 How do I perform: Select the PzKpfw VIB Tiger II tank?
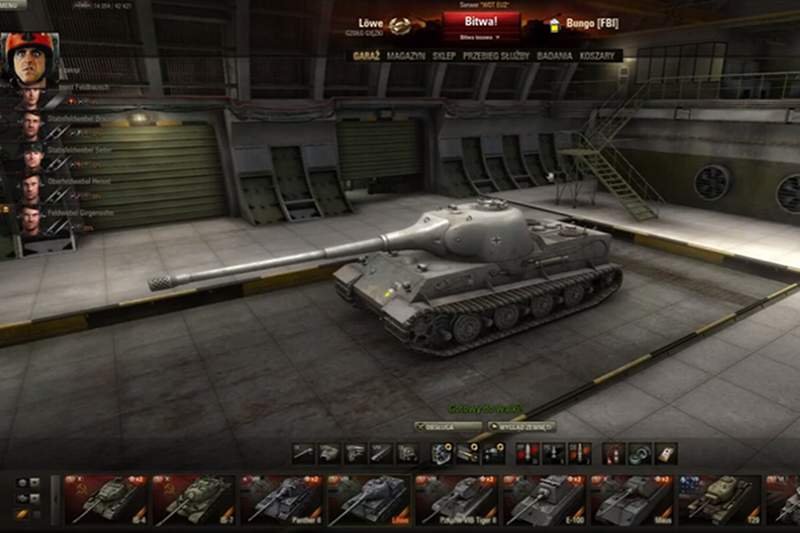457,500
